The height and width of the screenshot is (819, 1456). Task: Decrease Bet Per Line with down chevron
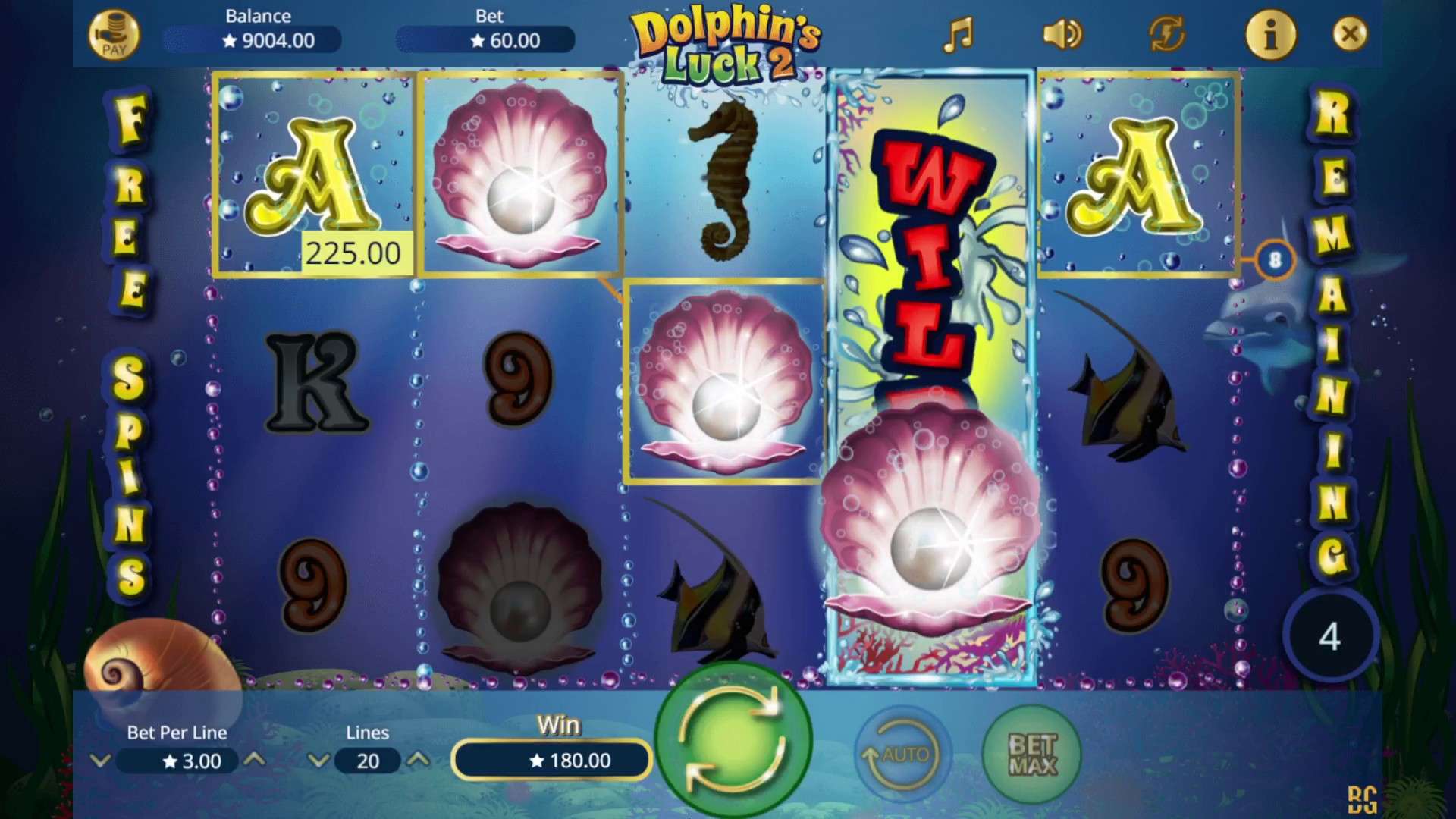pos(101,761)
